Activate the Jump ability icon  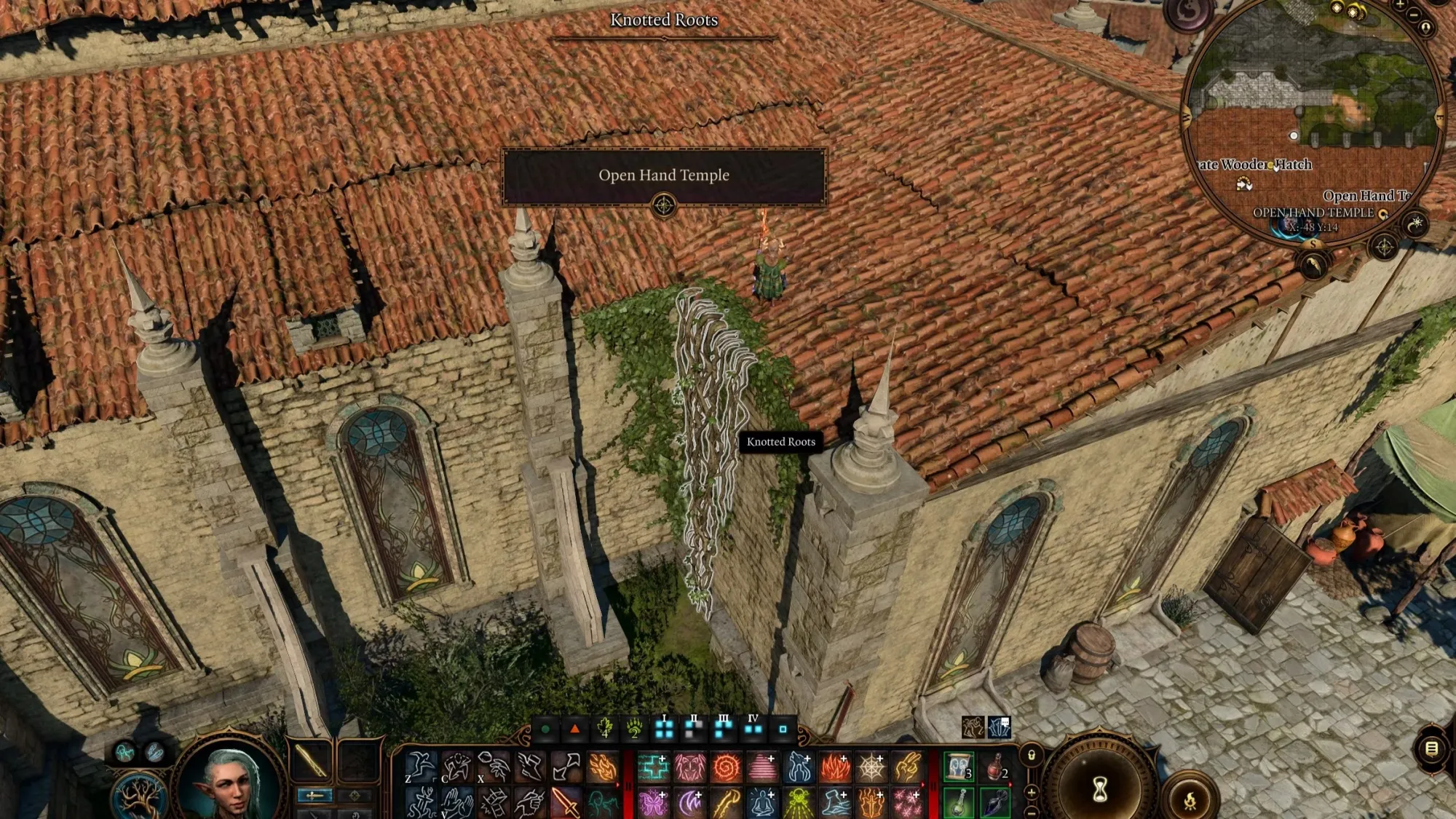tap(420, 767)
